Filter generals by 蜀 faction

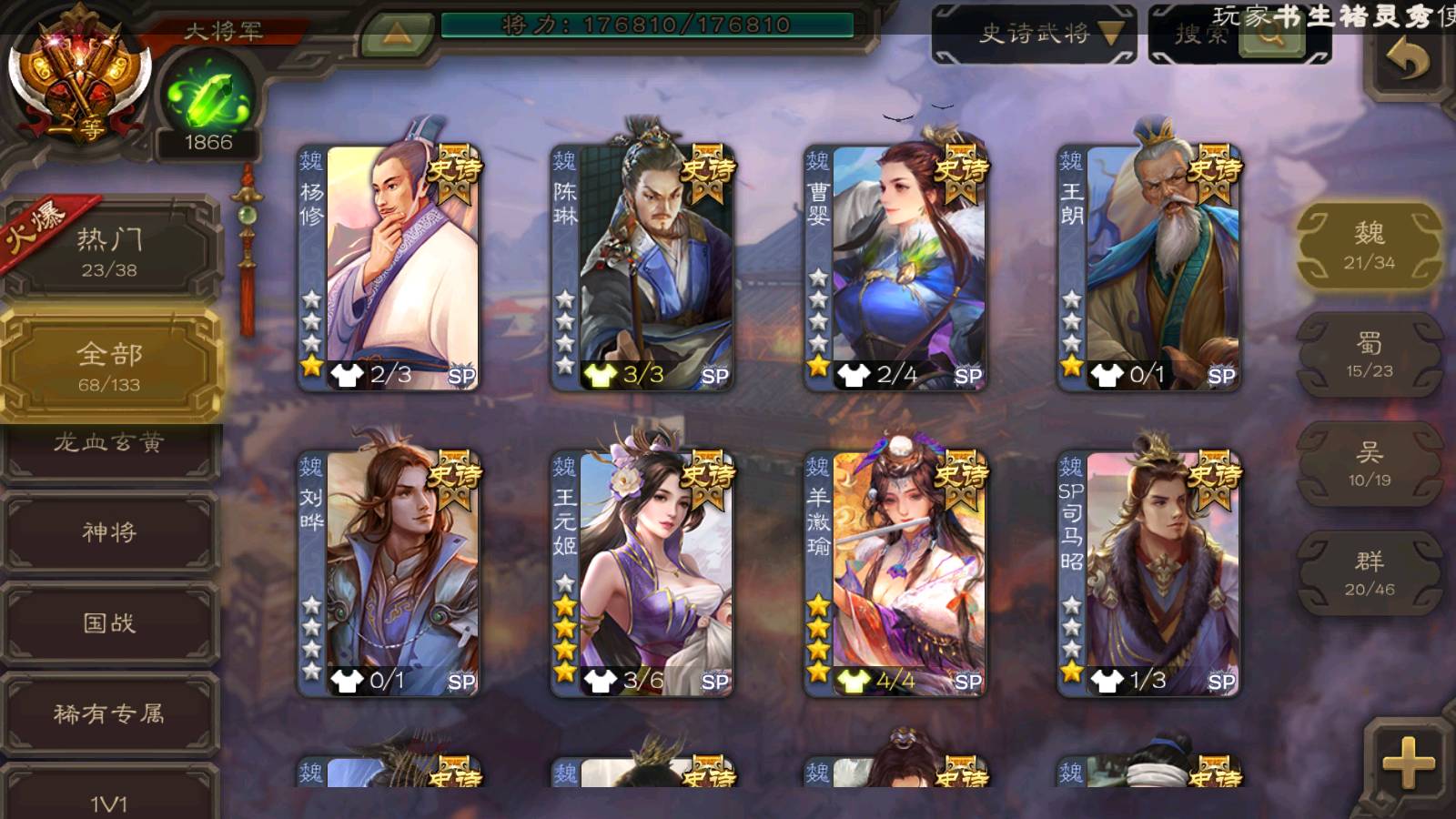tap(1369, 355)
